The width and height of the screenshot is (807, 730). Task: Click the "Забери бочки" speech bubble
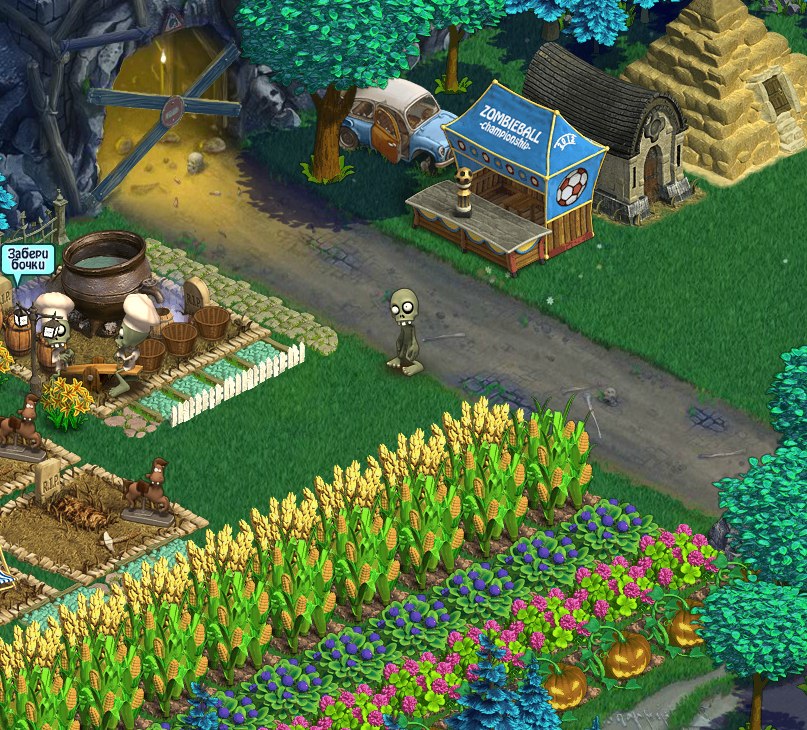pyautogui.click(x=27, y=261)
